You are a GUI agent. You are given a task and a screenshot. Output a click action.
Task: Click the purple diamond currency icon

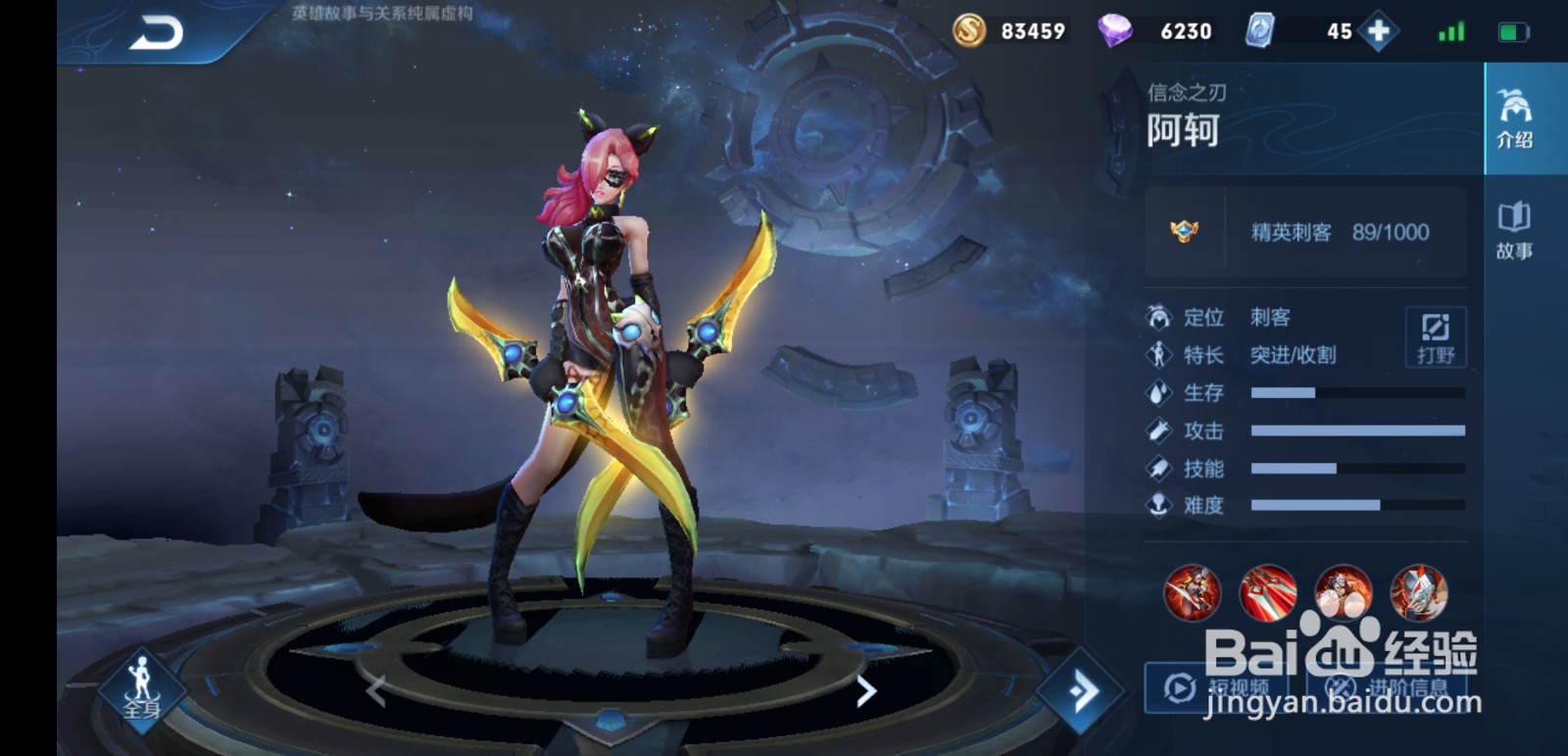pos(1114,30)
